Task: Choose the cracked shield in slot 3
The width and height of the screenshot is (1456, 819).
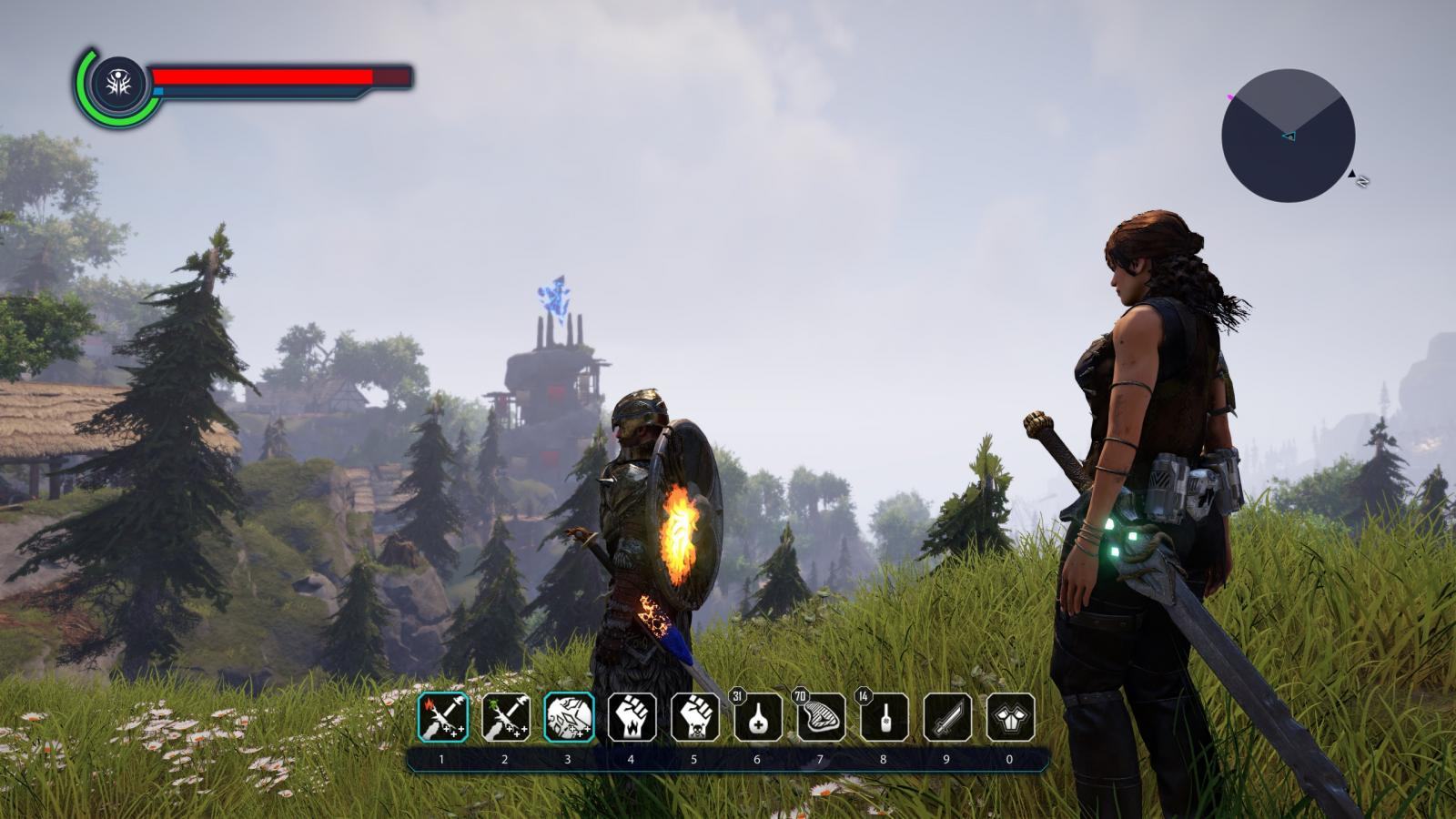Action: point(569,718)
